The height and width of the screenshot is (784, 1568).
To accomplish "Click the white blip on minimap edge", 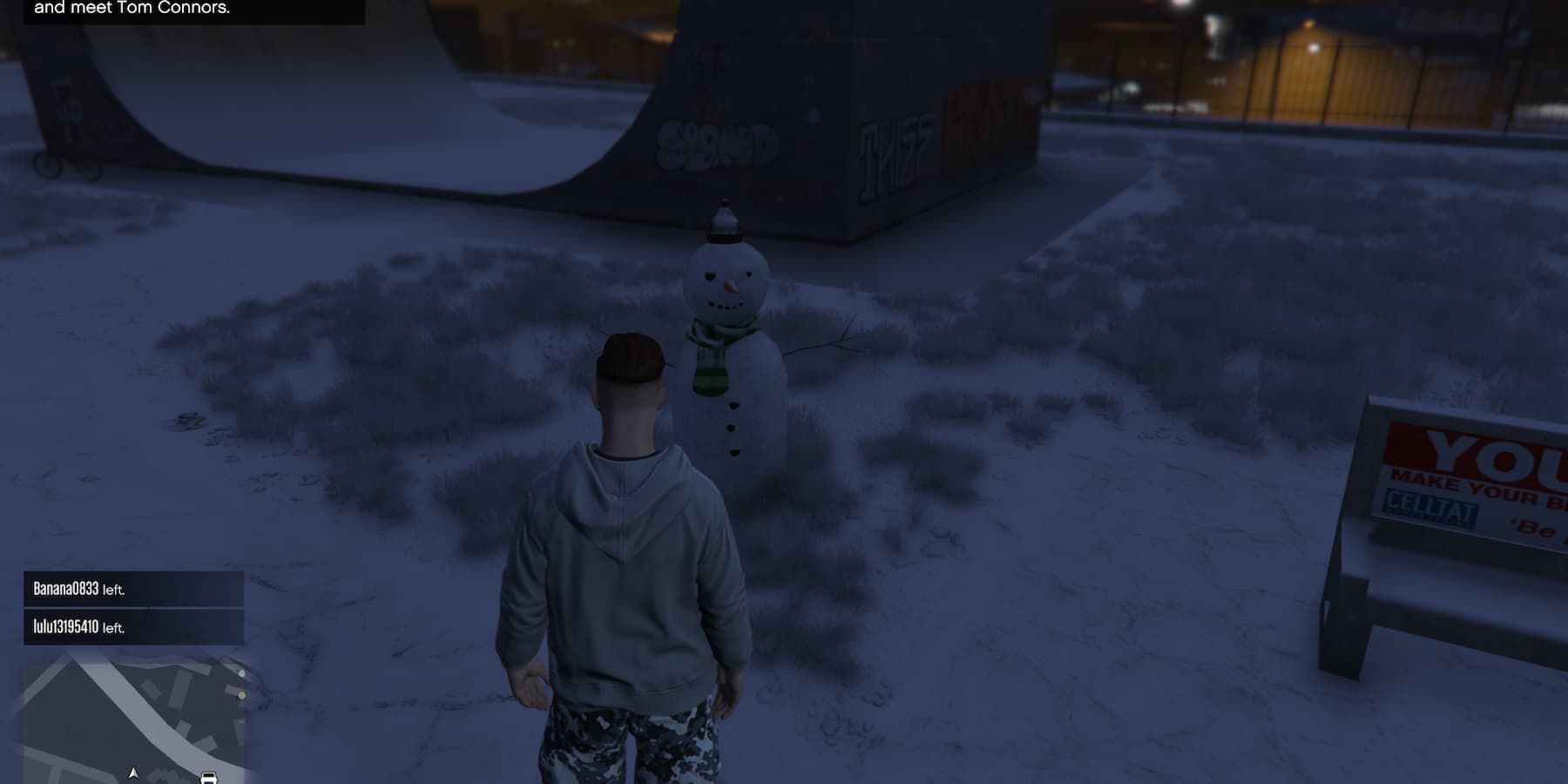I will [243, 674].
